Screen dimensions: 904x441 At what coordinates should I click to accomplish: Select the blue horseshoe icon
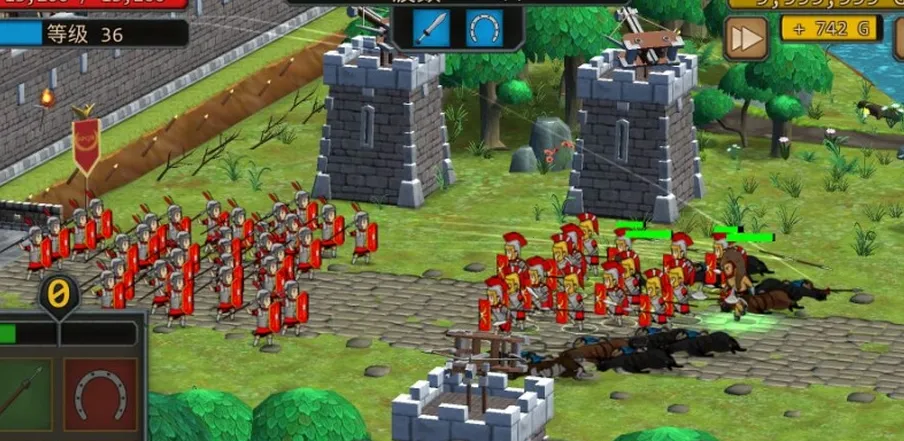pos(484,28)
